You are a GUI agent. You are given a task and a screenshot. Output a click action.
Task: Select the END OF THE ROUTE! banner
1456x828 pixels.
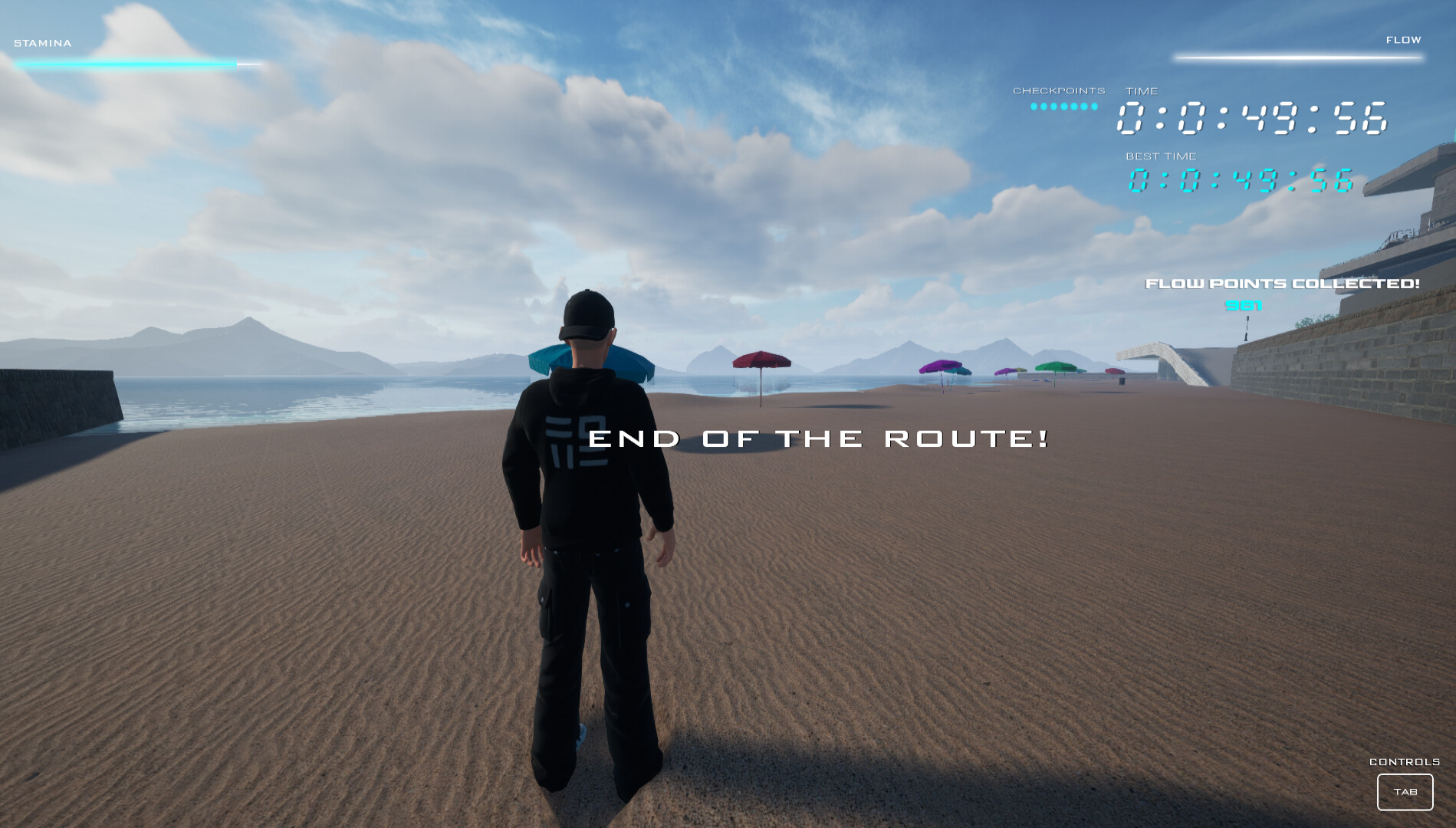[817, 439]
